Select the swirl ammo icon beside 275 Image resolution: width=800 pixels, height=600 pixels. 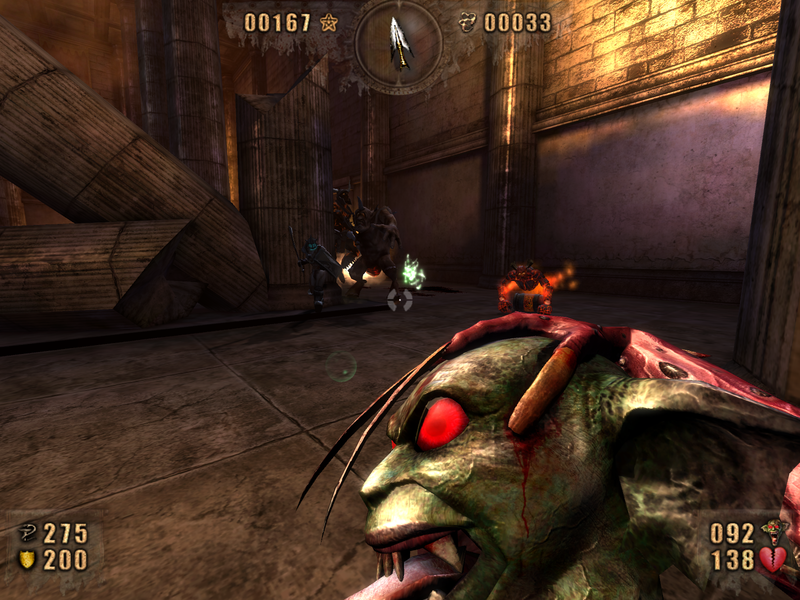tap(27, 533)
